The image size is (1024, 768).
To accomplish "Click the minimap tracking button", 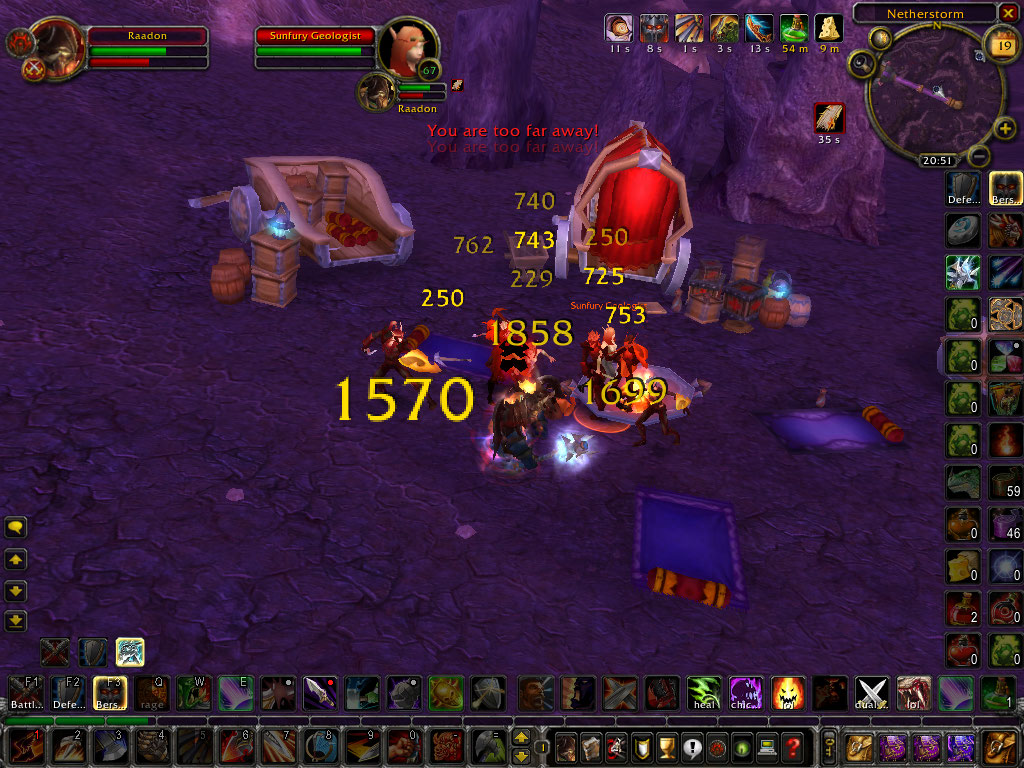I will tap(860, 65).
